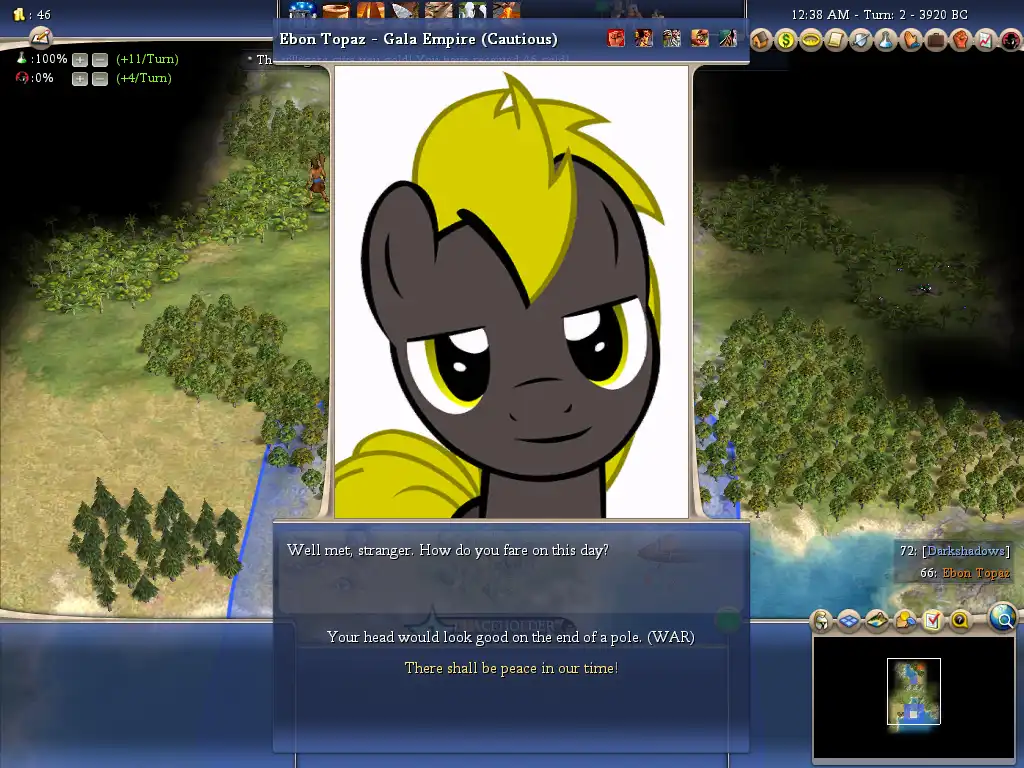Select "There shall be peace in our time!"

[x=510, y=668]
